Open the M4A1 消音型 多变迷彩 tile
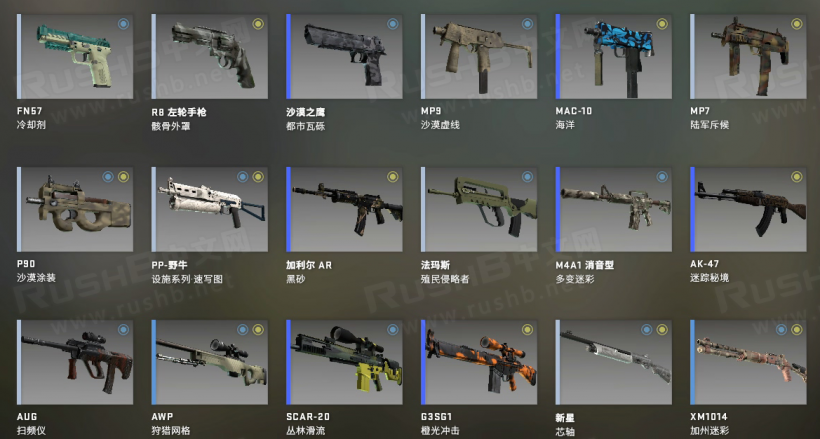The width and height of the screenshot is (820, 439). (x=612, y=209)
